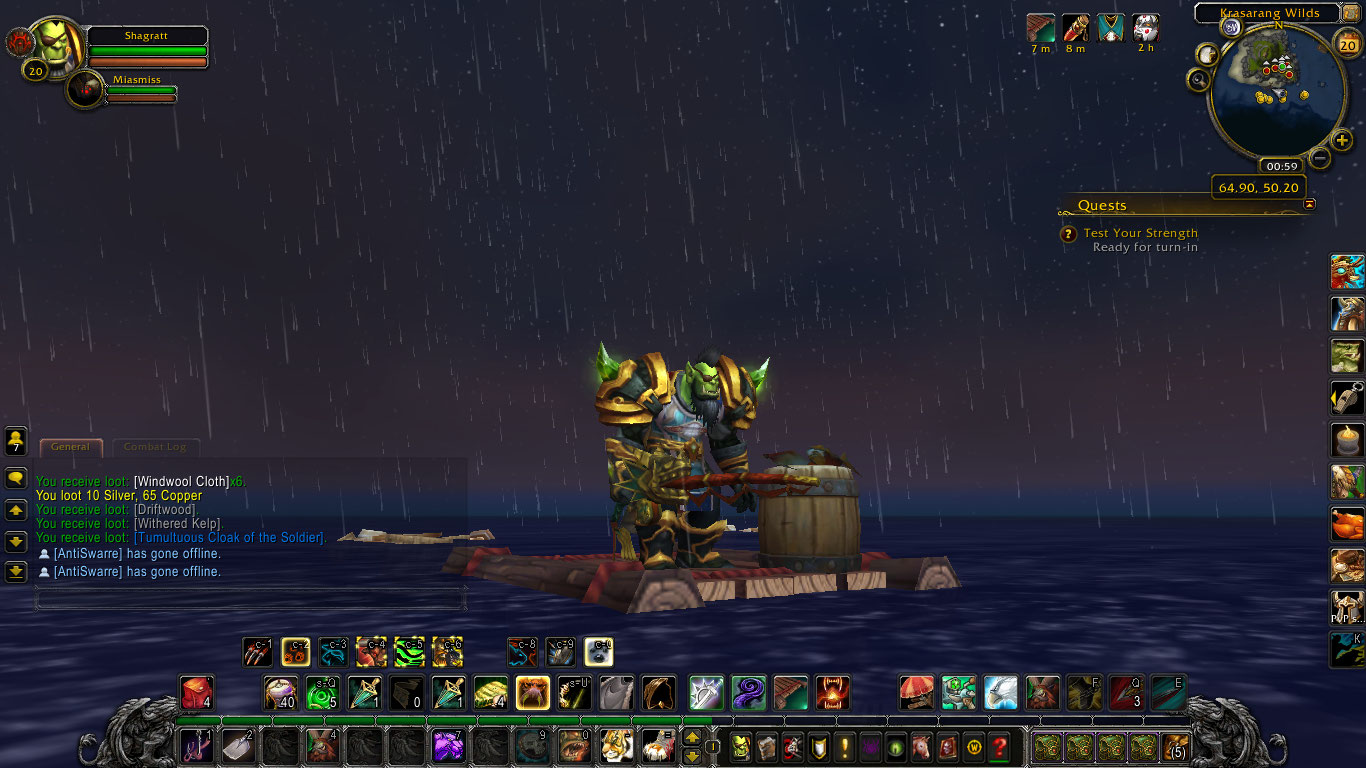The height and width of the screenshot is (768, 1366).
Task: Collapse the Quests tracker panel
Action: click(1309, 204)
